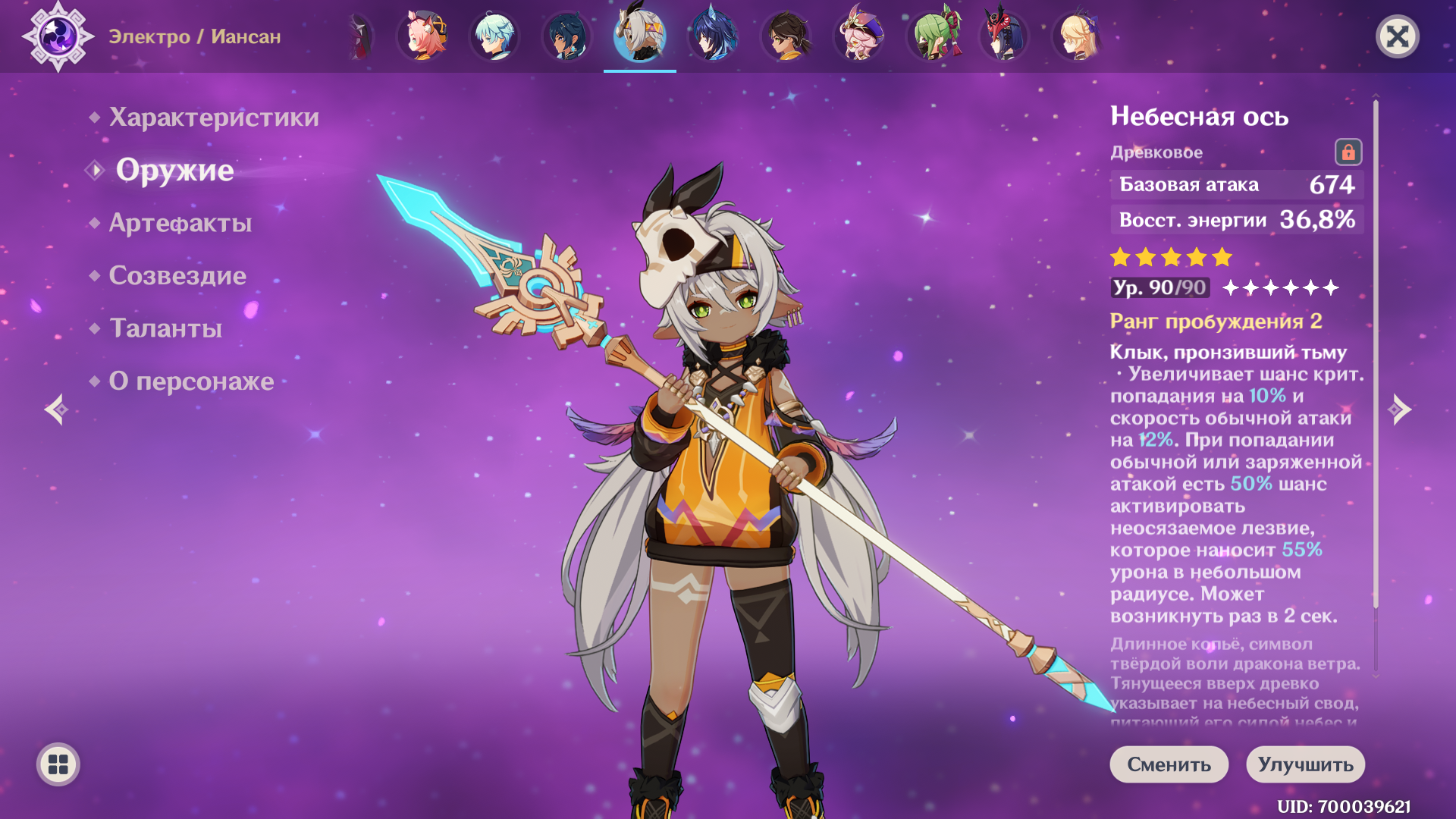Select the pink-haired character portrait with headphones
The height and width of the screenshot is (819, 1456).
(422, 36)
